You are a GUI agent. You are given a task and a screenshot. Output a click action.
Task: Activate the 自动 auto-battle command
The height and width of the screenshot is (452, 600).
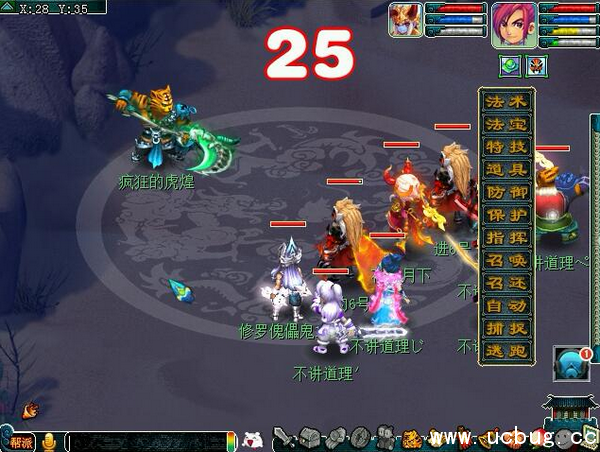[x=507, y=306]
